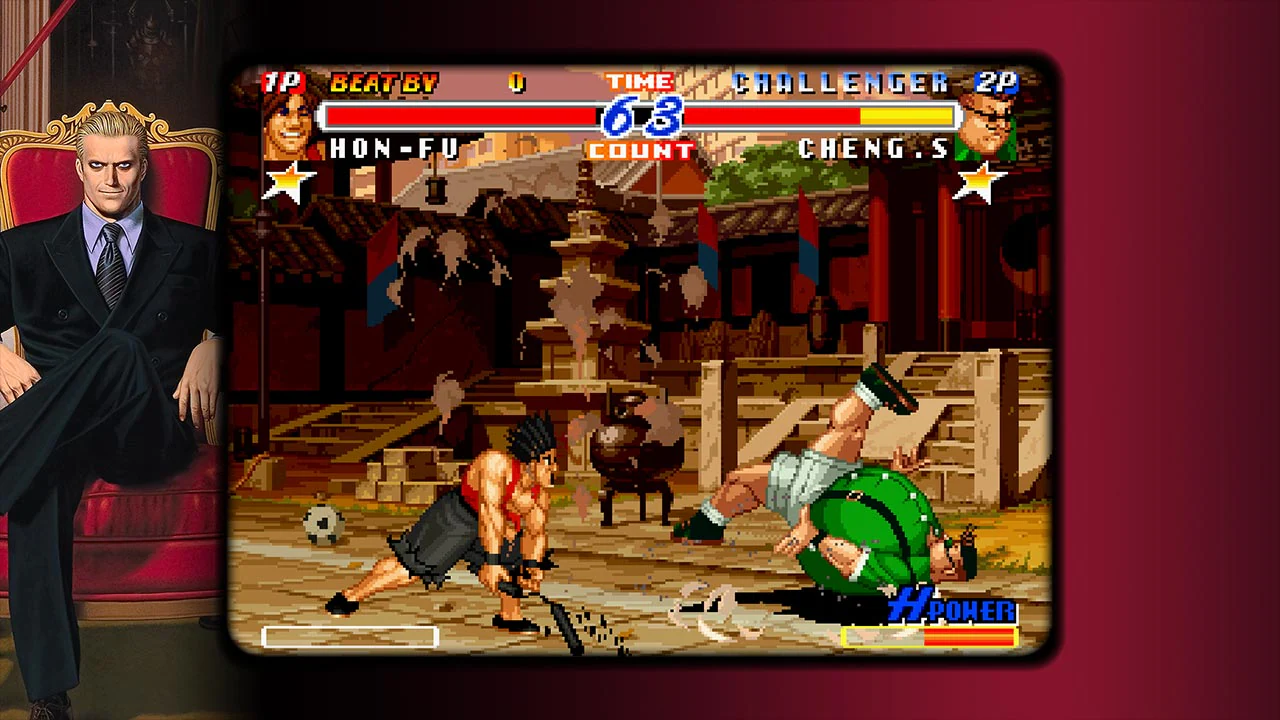Click the 1P player badge
This screenshot has height=720, width=1280.
tap(283, 82)
